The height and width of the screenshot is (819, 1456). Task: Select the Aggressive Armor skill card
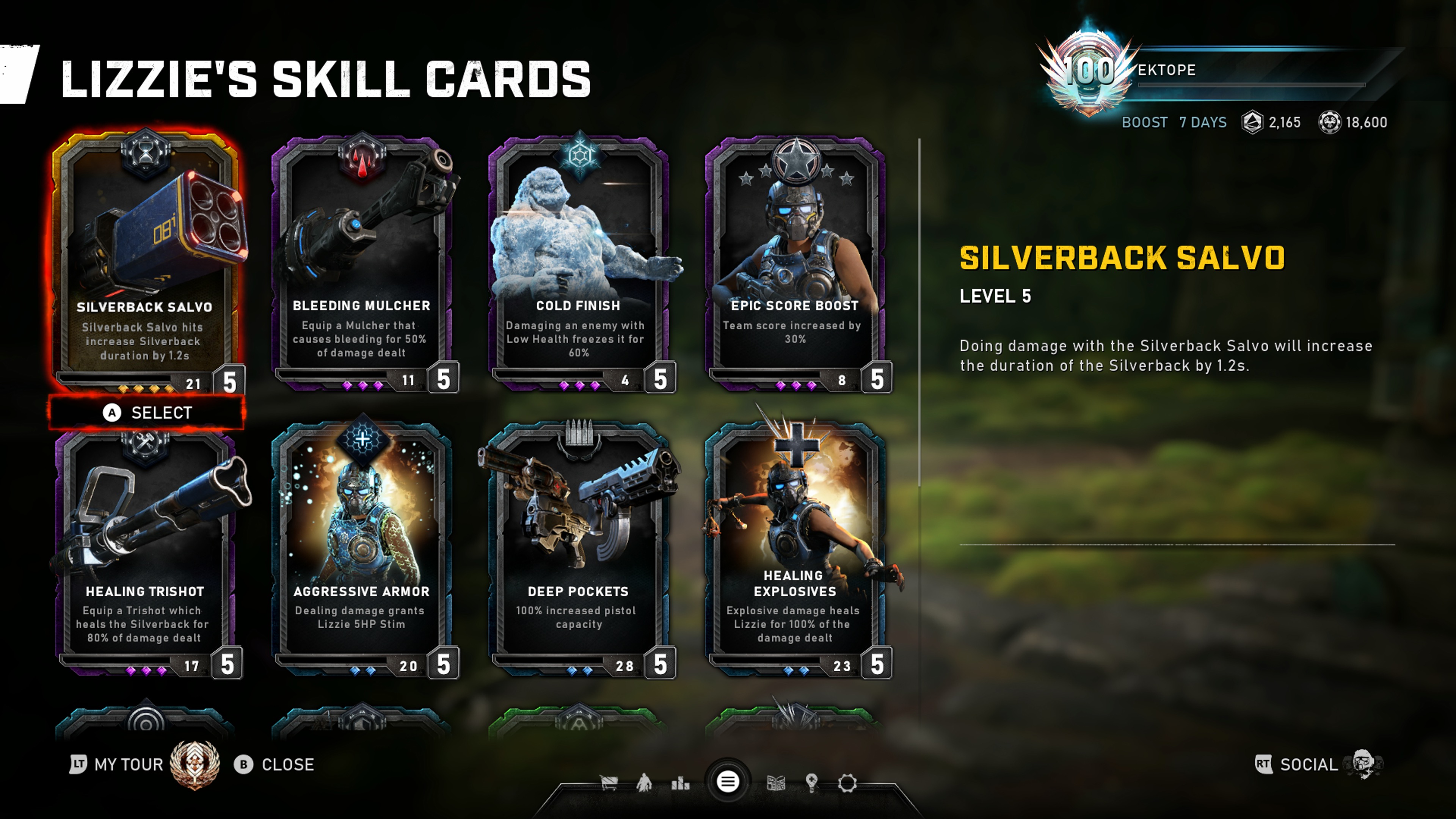tap(362, 551)
